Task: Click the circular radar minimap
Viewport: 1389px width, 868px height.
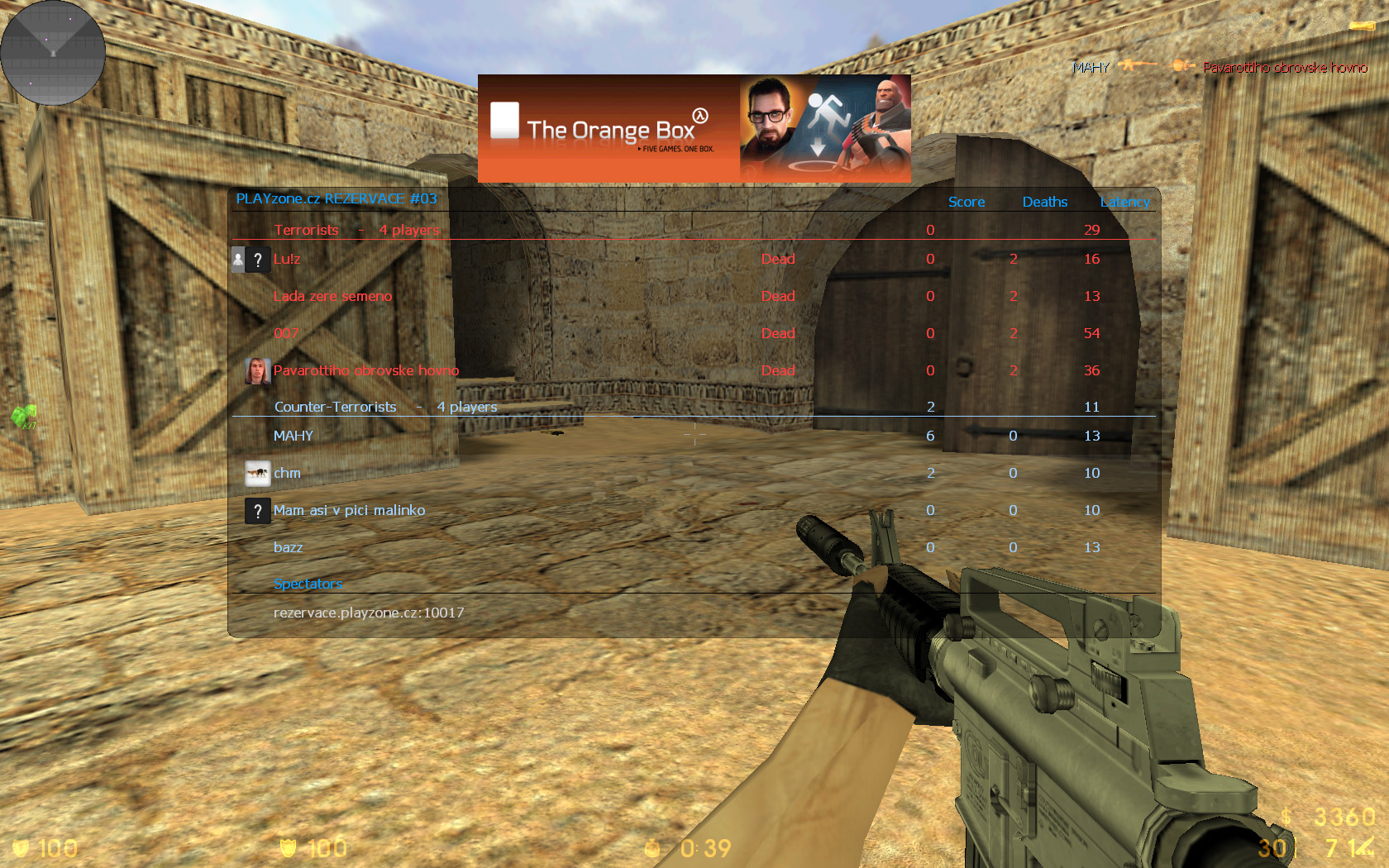Action: coord(53,53)
